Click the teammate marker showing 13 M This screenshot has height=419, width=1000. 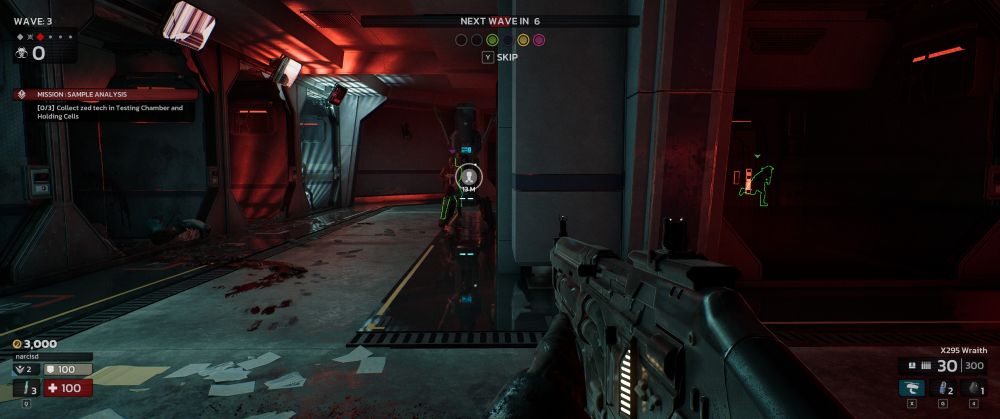[x=467, y=177]
